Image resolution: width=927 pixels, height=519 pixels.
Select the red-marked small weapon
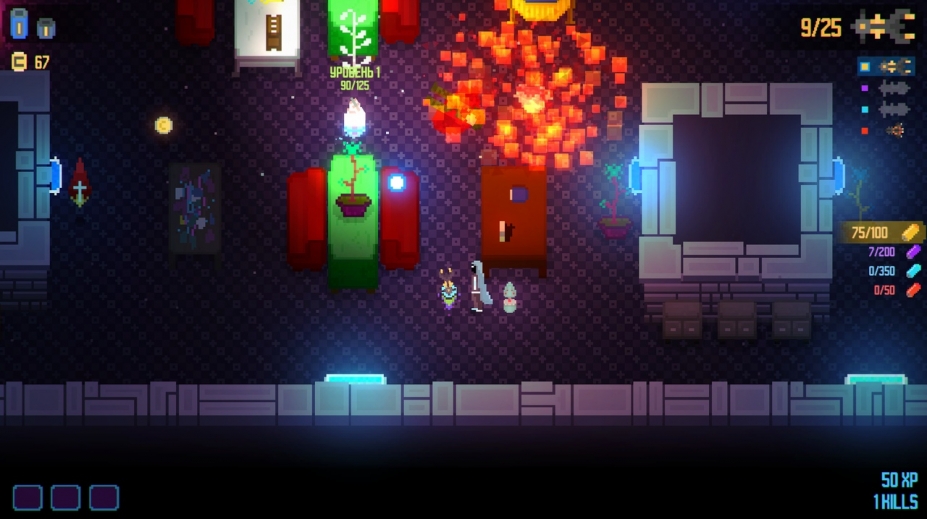(895, 130)
